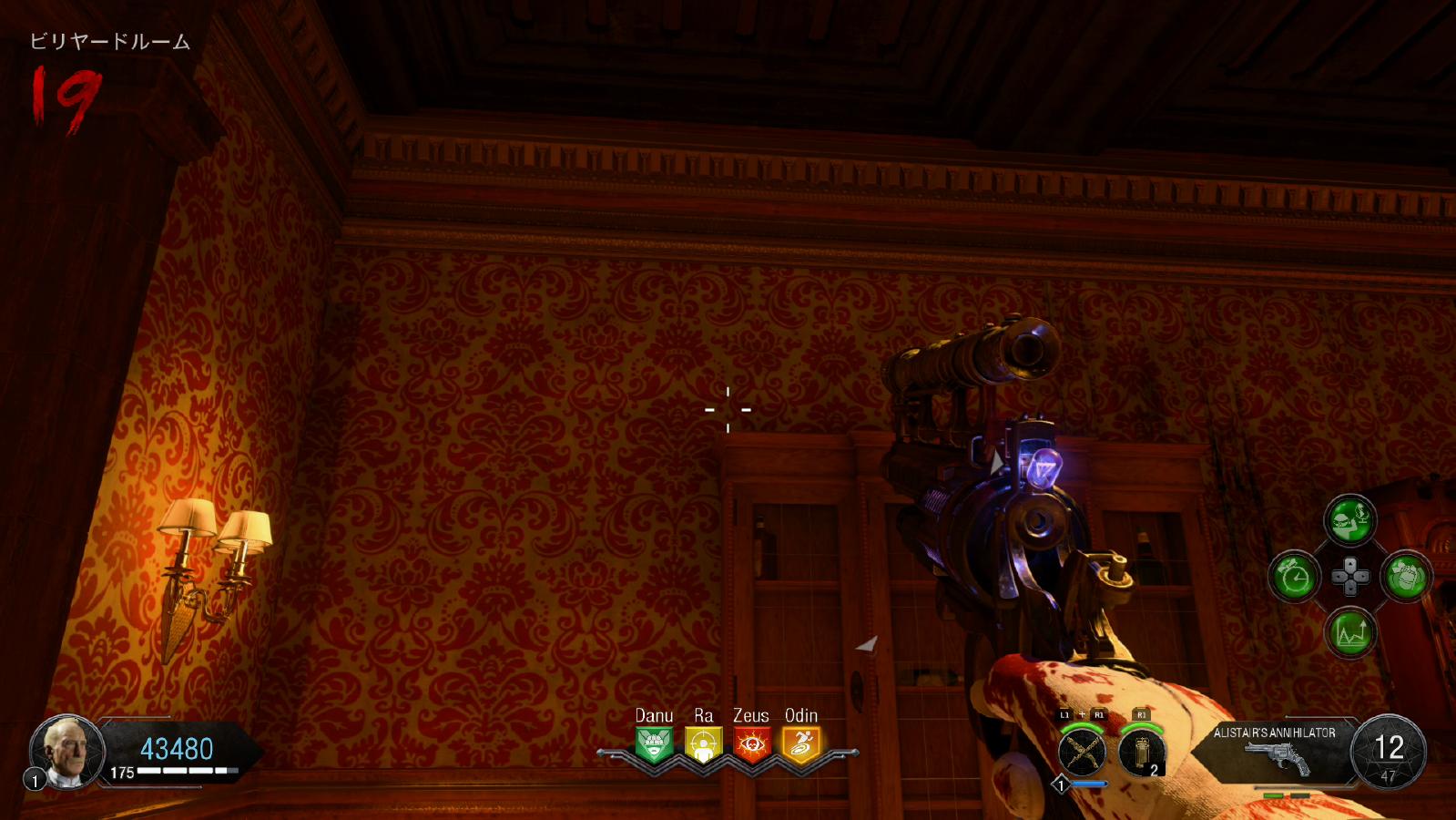Viewport: 1456px width, 820px height.
Task: Select the orange Odin perk icon
Action: pos(801,745)
